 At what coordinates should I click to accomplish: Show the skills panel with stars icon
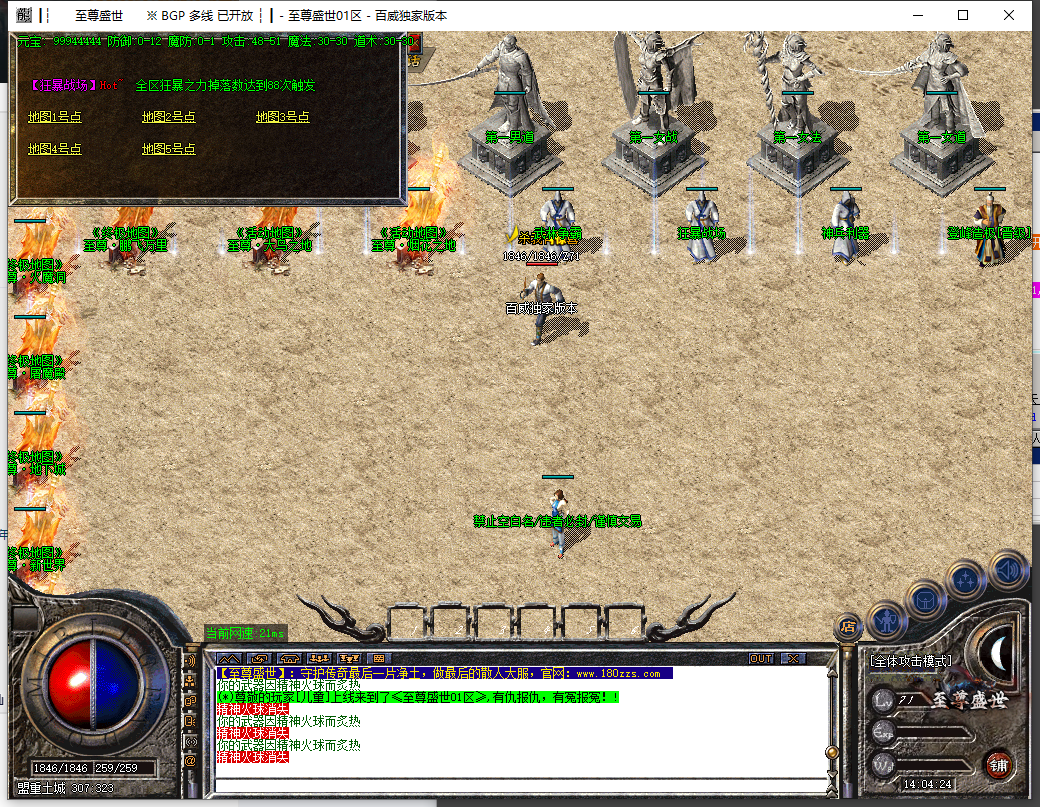(966, 579)
